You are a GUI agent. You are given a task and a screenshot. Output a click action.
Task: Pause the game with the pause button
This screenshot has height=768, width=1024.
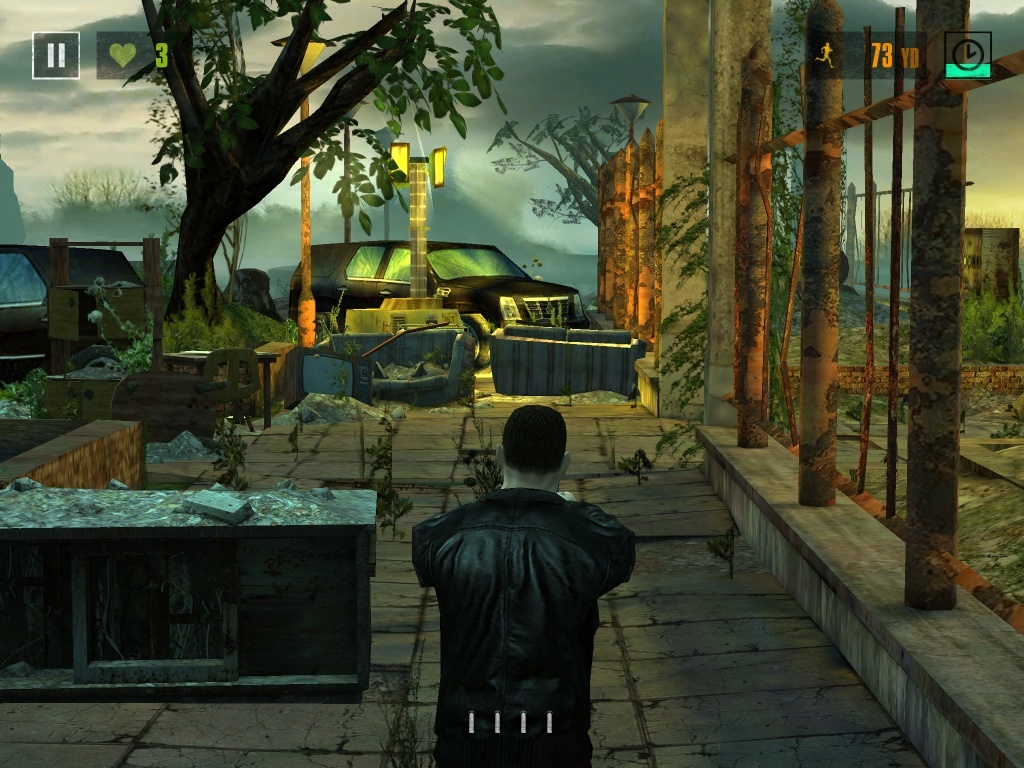point(56,55)
